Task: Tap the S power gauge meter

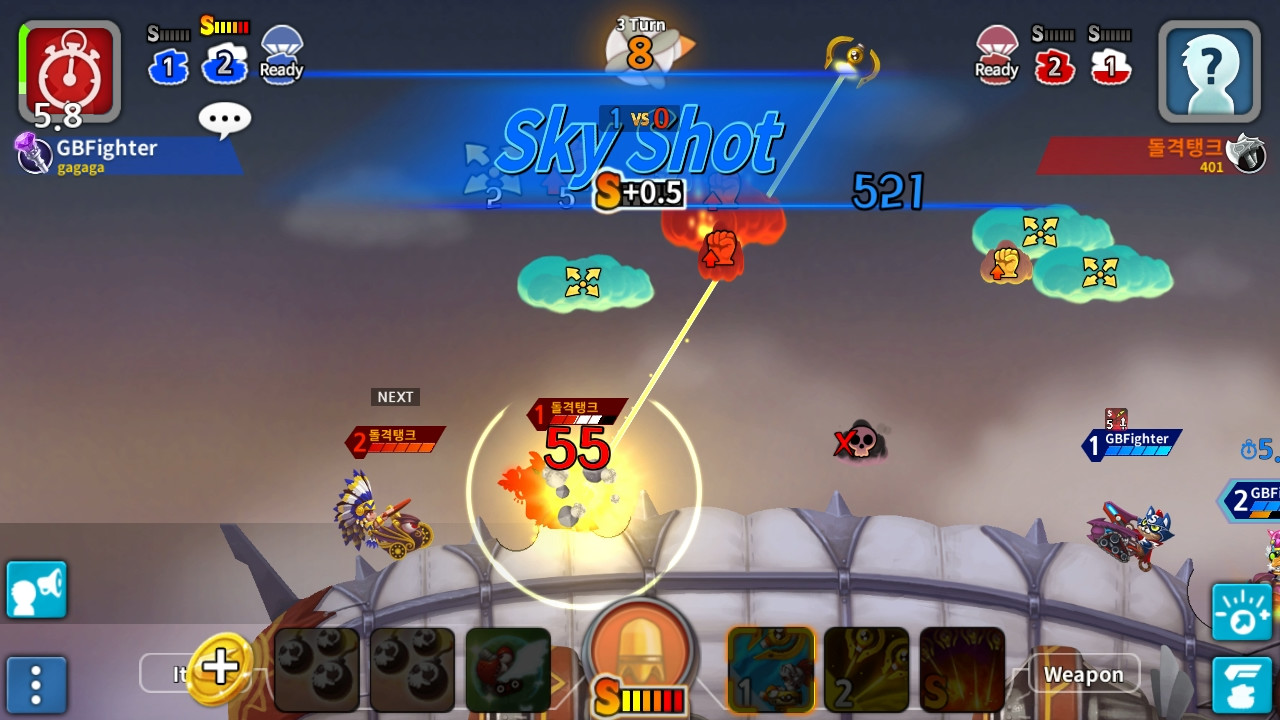Action: [640, 700]
